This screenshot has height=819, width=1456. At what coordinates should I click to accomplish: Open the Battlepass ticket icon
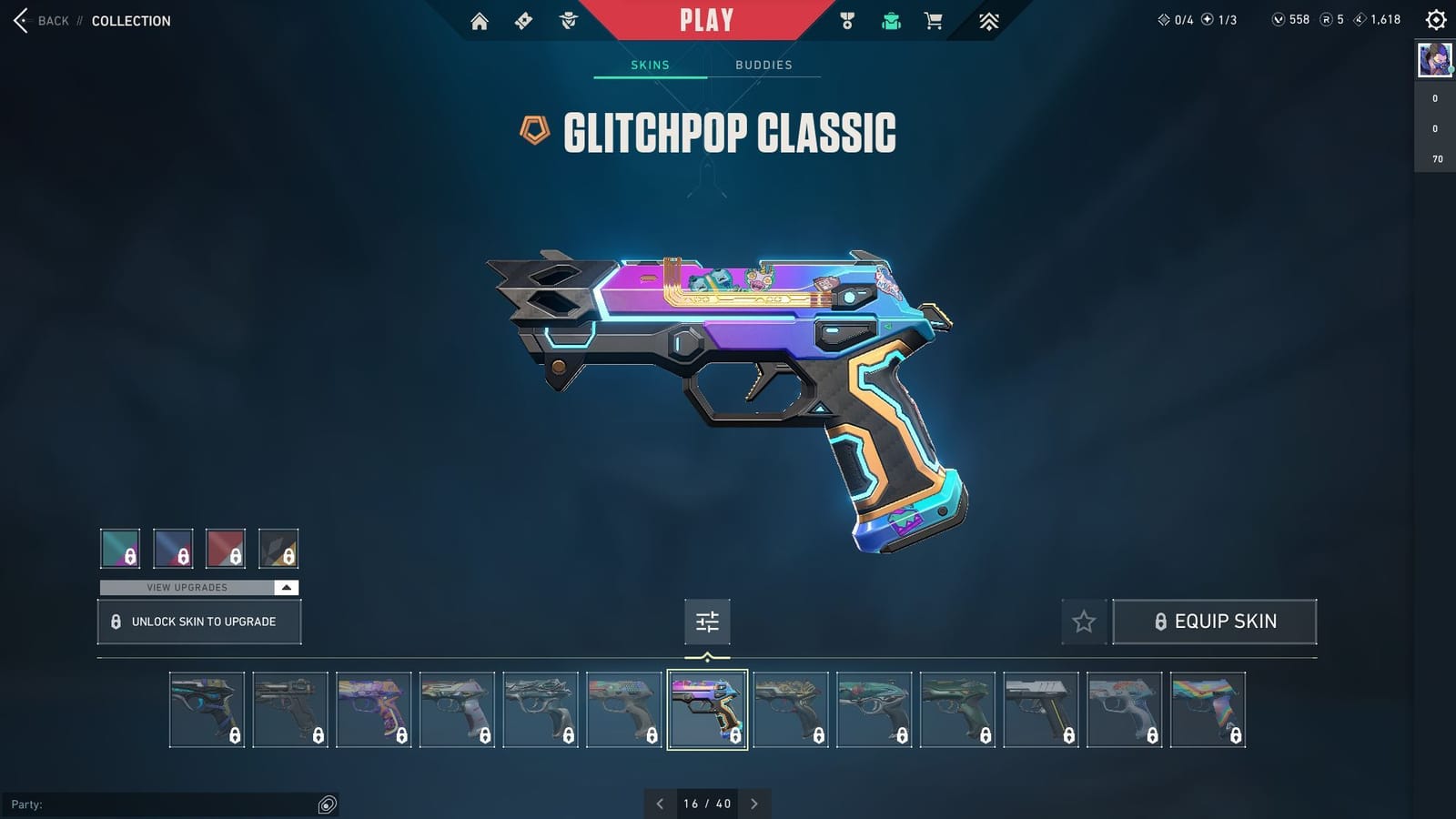tap(523, 20)
